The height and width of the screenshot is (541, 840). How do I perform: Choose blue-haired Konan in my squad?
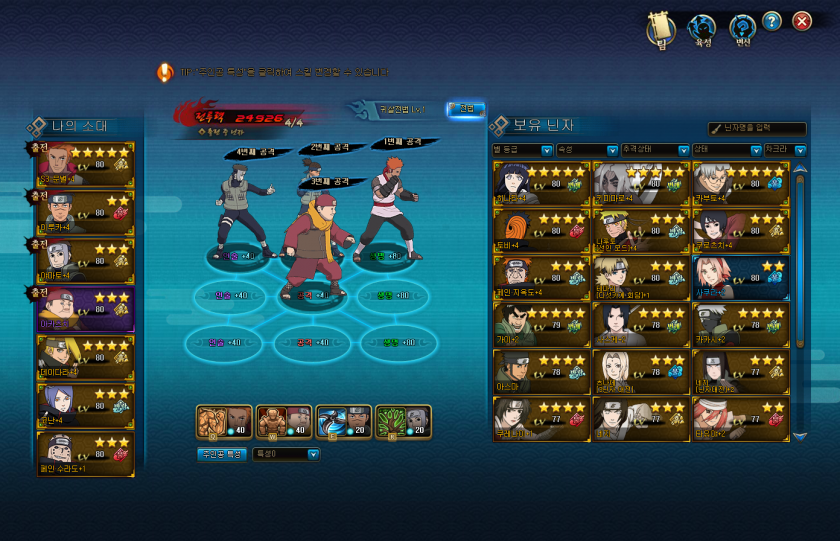85,403
